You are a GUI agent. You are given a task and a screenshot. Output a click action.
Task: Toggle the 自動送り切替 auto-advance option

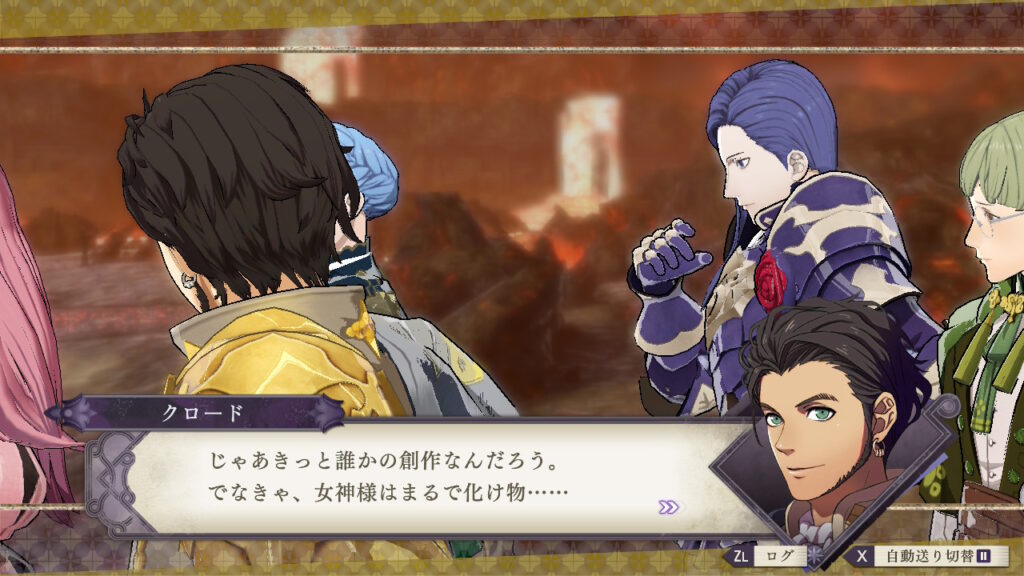point(928,555)
